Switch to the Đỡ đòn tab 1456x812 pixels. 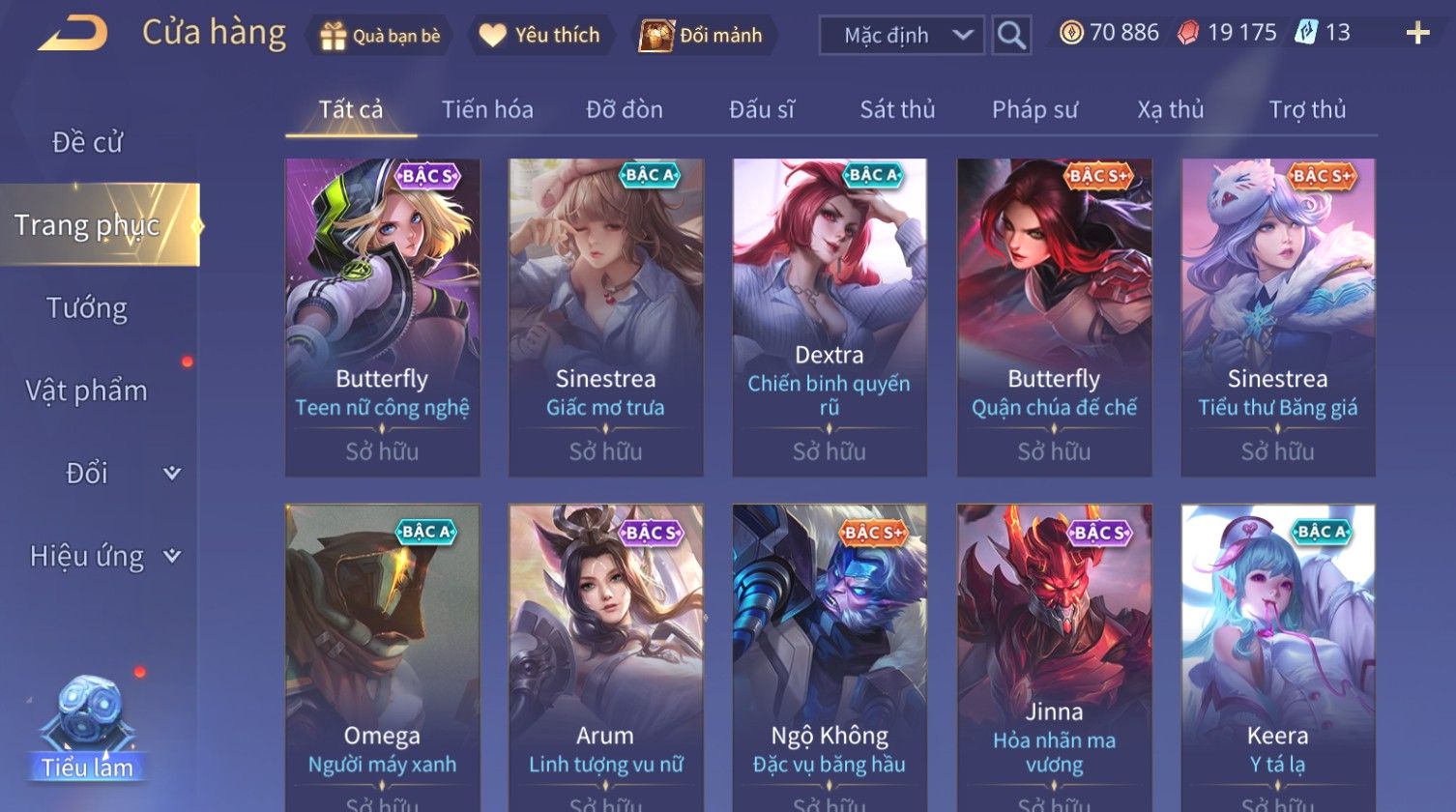click(625, 110)
